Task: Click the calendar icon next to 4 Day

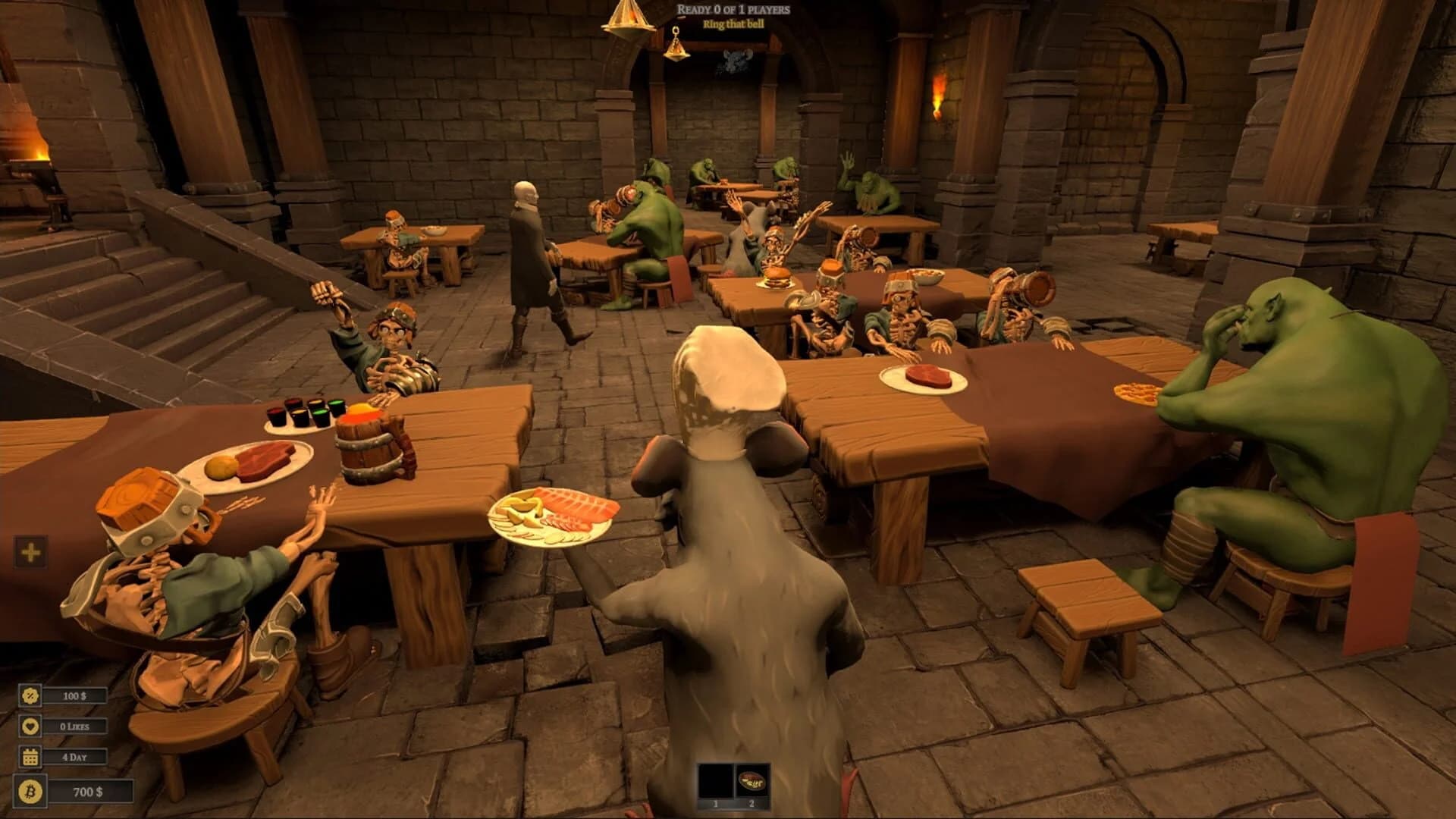Action: click(x=29, y=756)
